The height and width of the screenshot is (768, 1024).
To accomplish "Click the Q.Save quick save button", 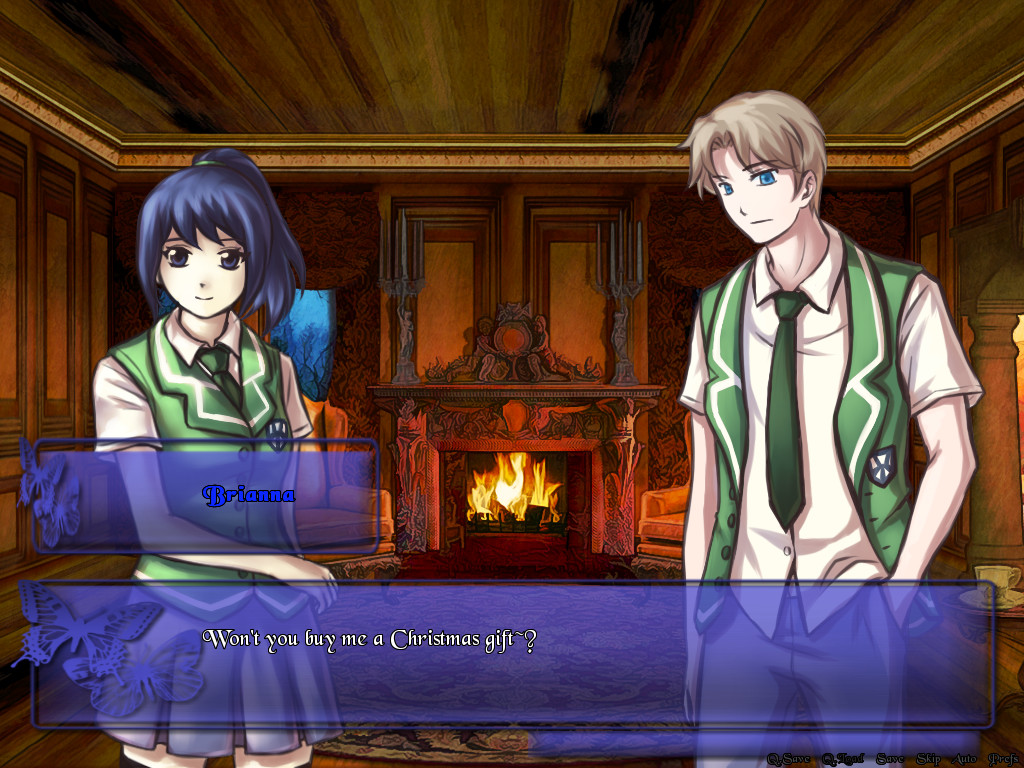I will tap(788, 759).
